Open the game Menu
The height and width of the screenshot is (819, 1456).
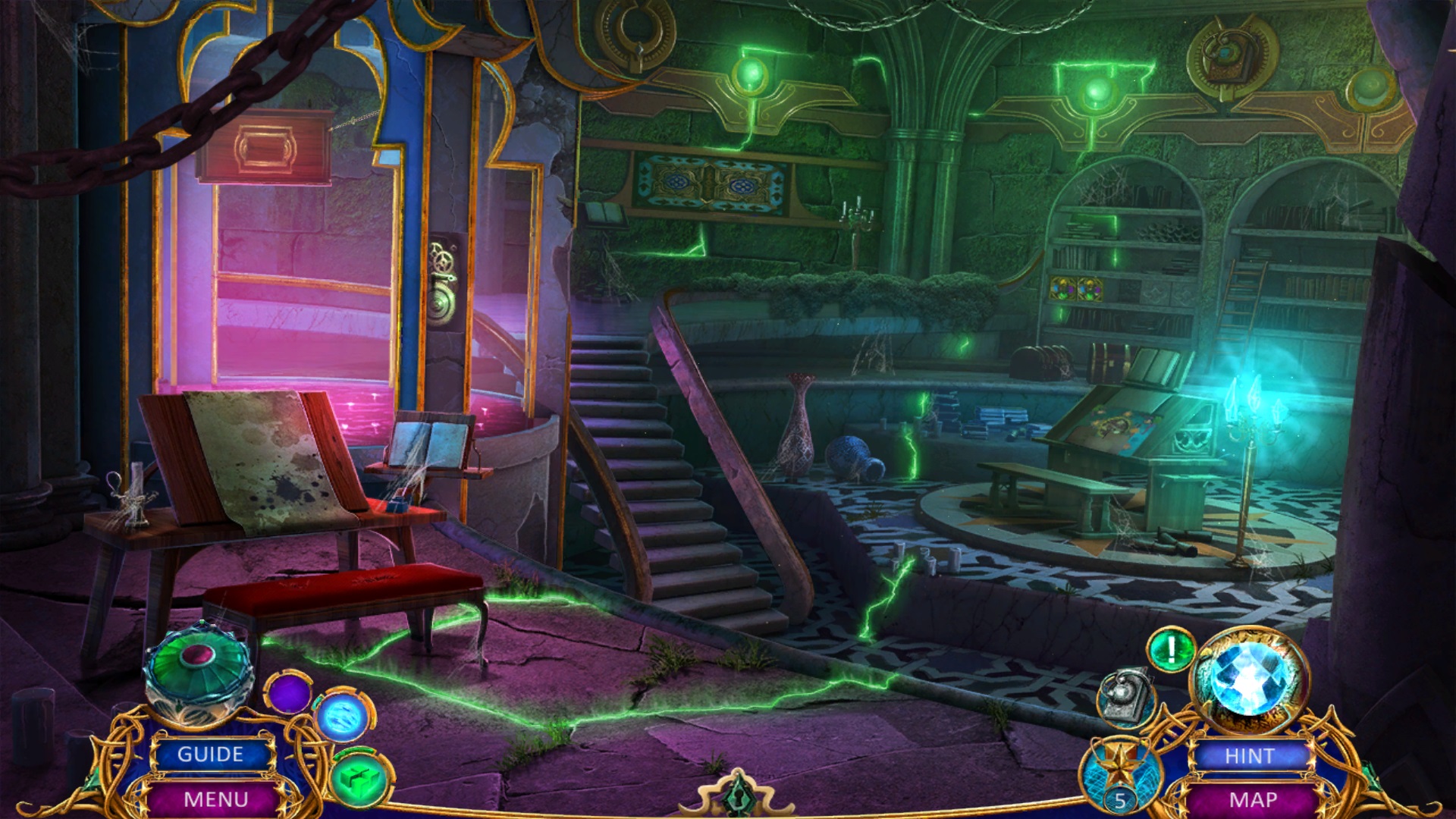(x=215, y=799)
